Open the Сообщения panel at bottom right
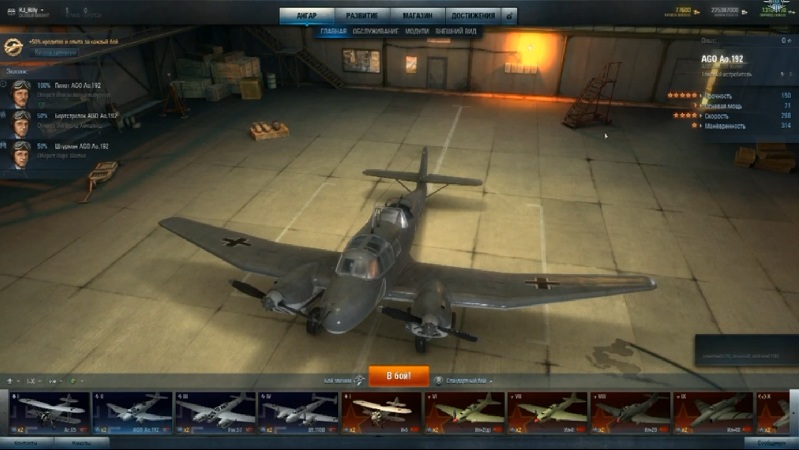This screenshot has width=799, height=450. point(771,441)
